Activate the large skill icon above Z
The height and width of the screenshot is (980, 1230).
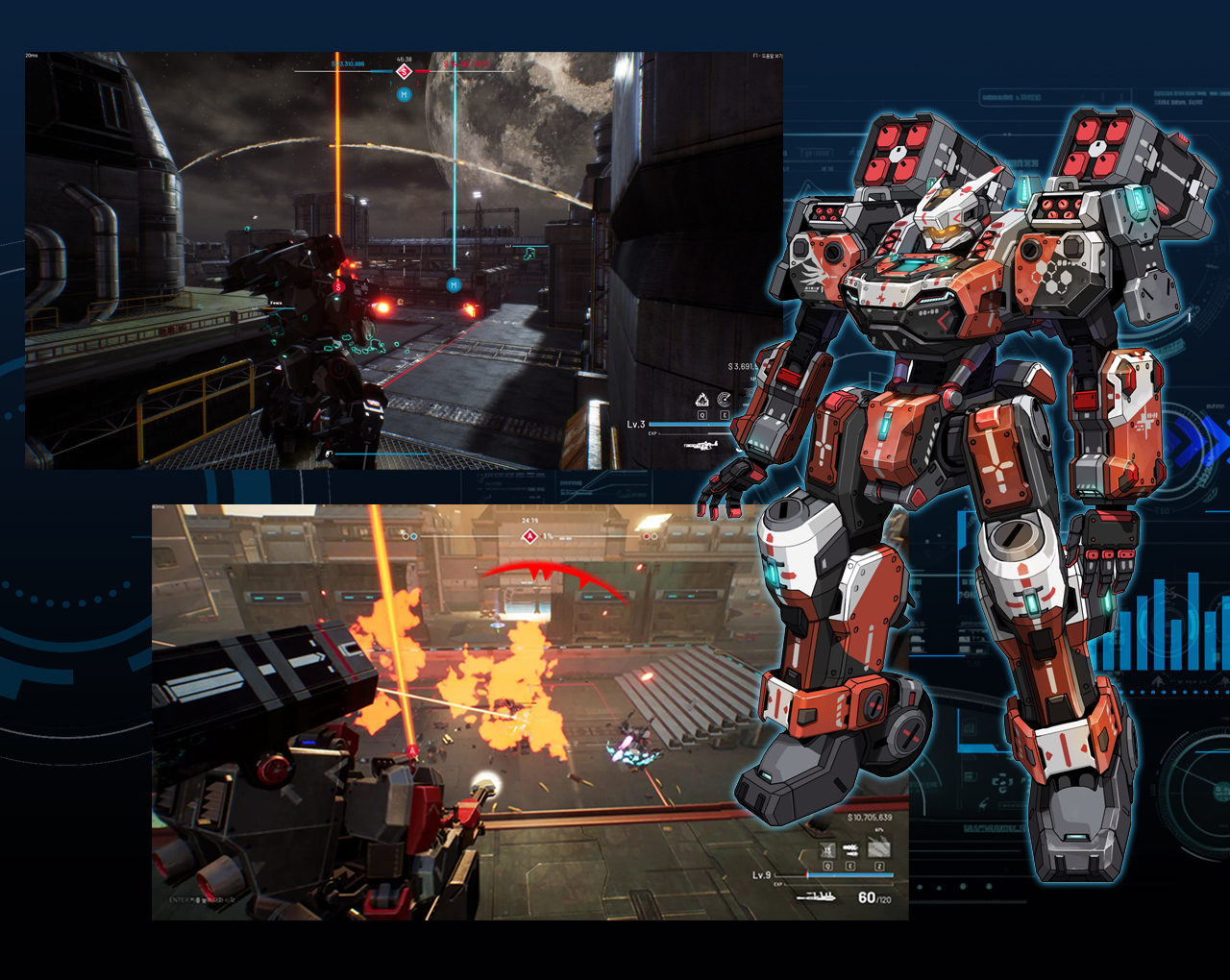878,847
